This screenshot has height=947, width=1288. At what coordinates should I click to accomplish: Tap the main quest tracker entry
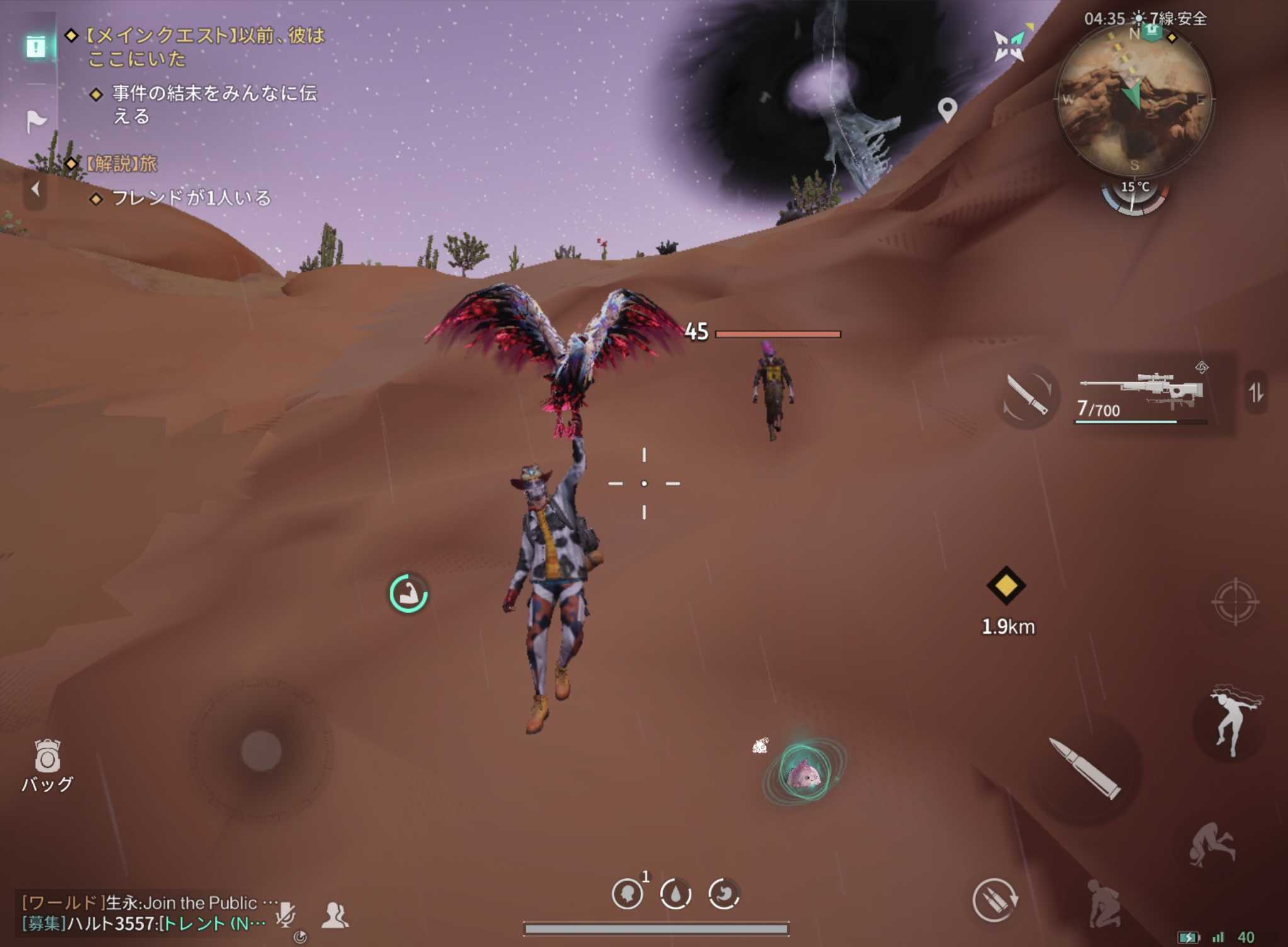coord(204,47)
